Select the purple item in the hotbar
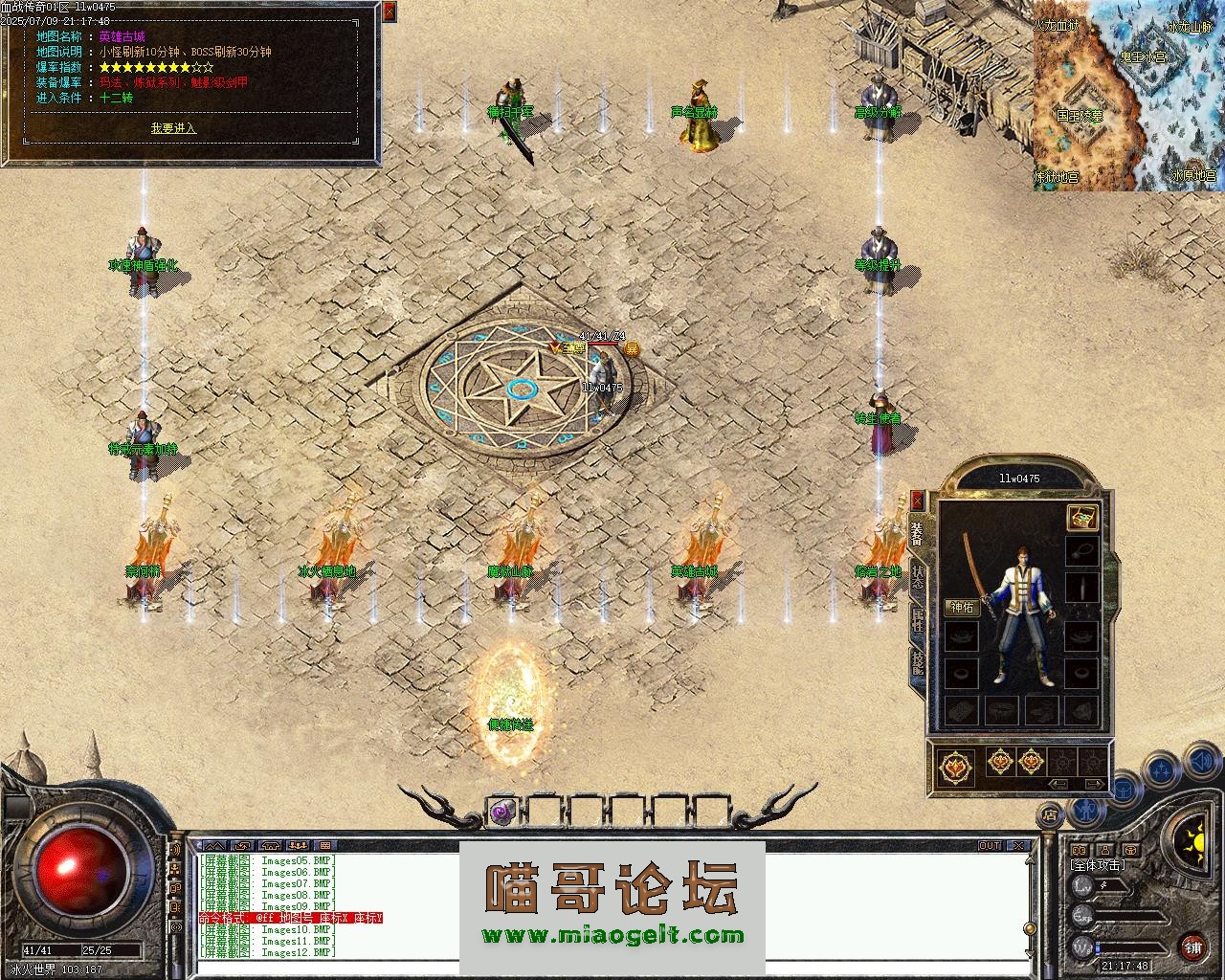 click(502, 812)
